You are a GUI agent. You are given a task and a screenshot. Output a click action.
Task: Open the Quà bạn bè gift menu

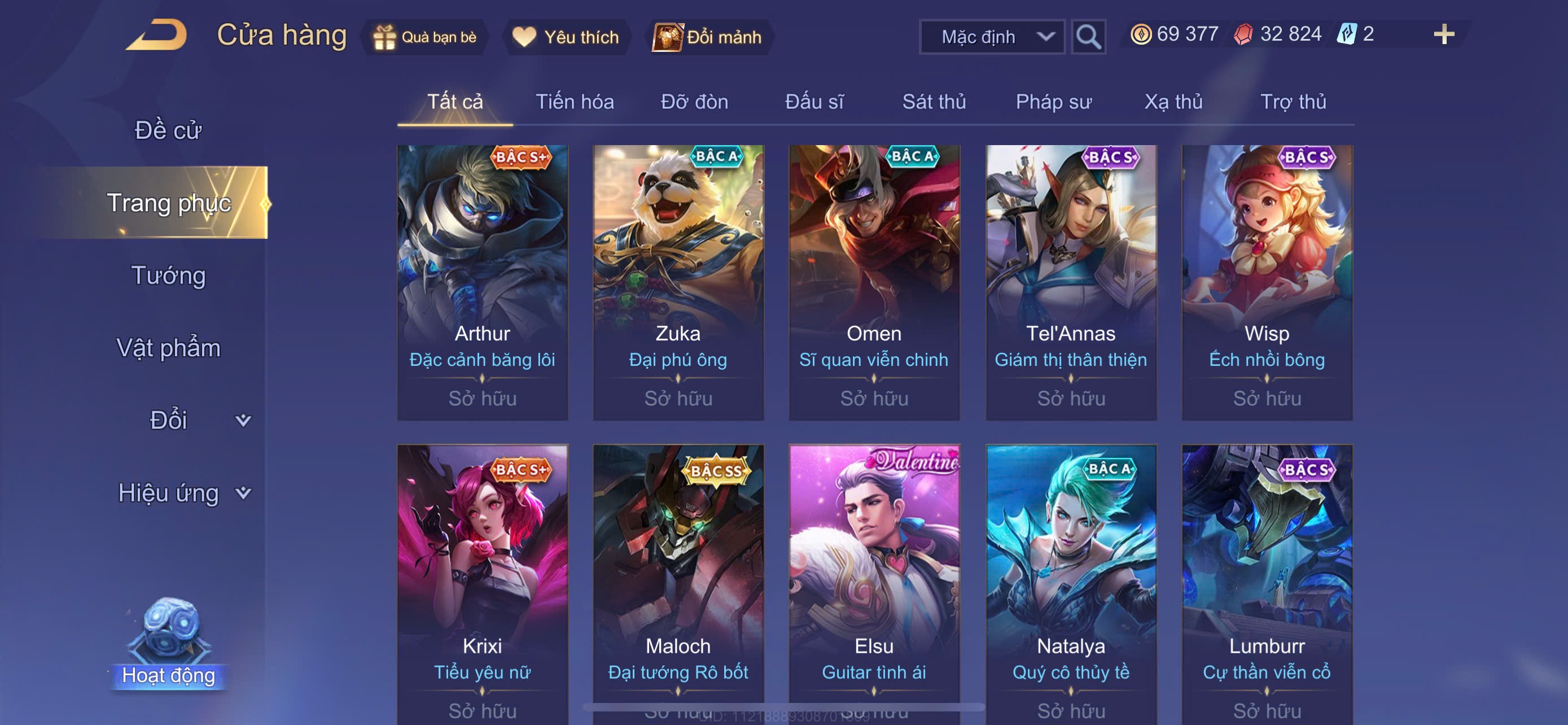[425, 37]
